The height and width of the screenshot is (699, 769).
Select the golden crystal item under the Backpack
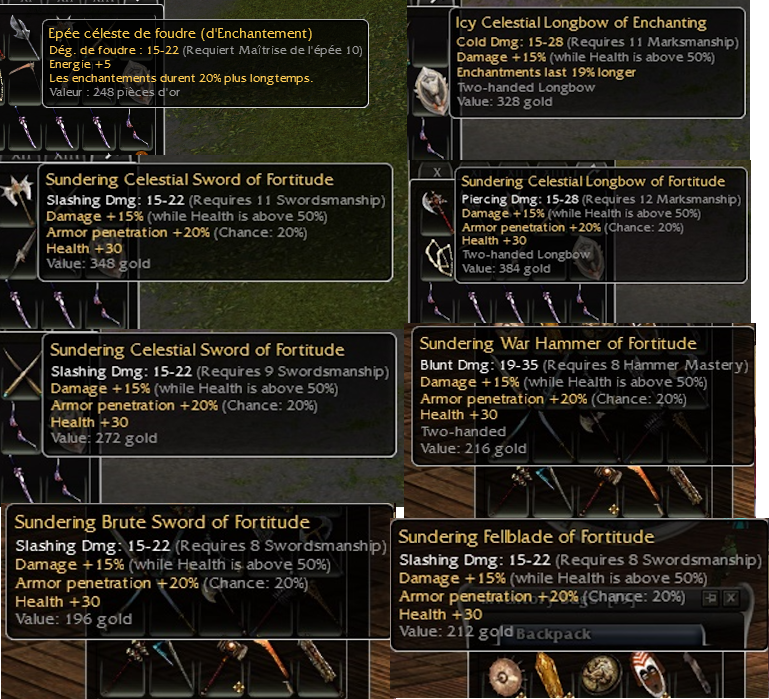click(x=550, y=674)
